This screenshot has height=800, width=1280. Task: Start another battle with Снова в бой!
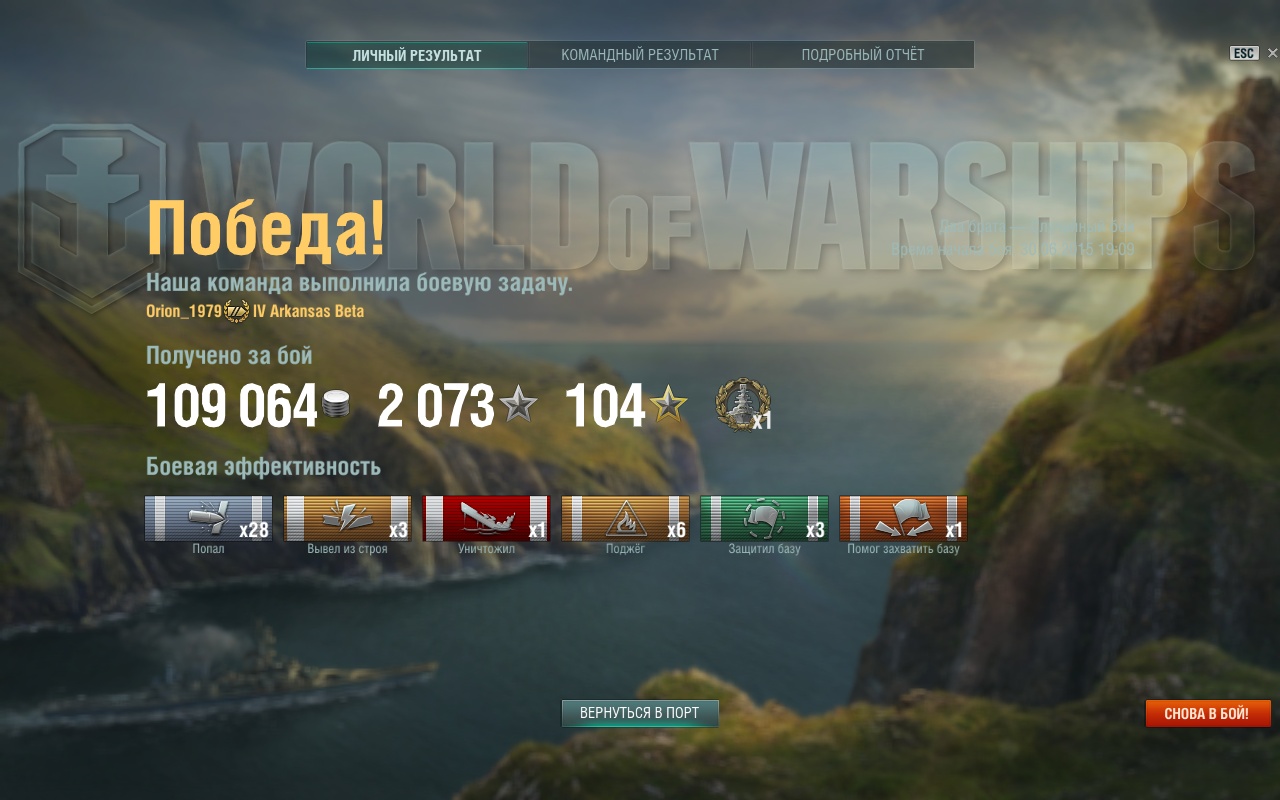pos(1207,714)
